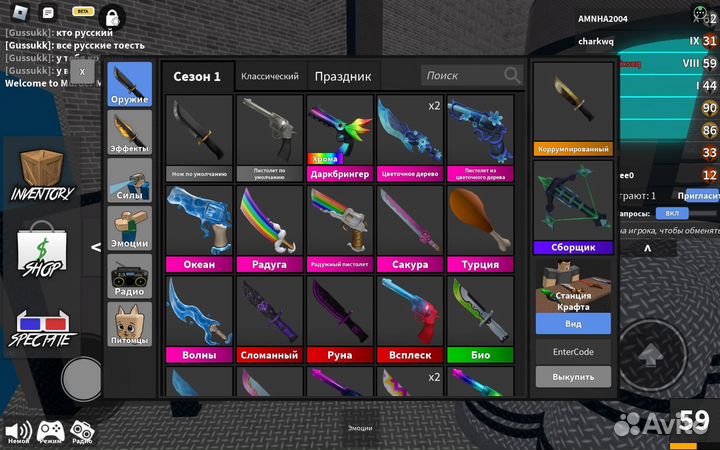Click the Выкупить redeem button
The width and height of the screenshot is (720, 450).
pyautogui.click(x=573, y=377)
